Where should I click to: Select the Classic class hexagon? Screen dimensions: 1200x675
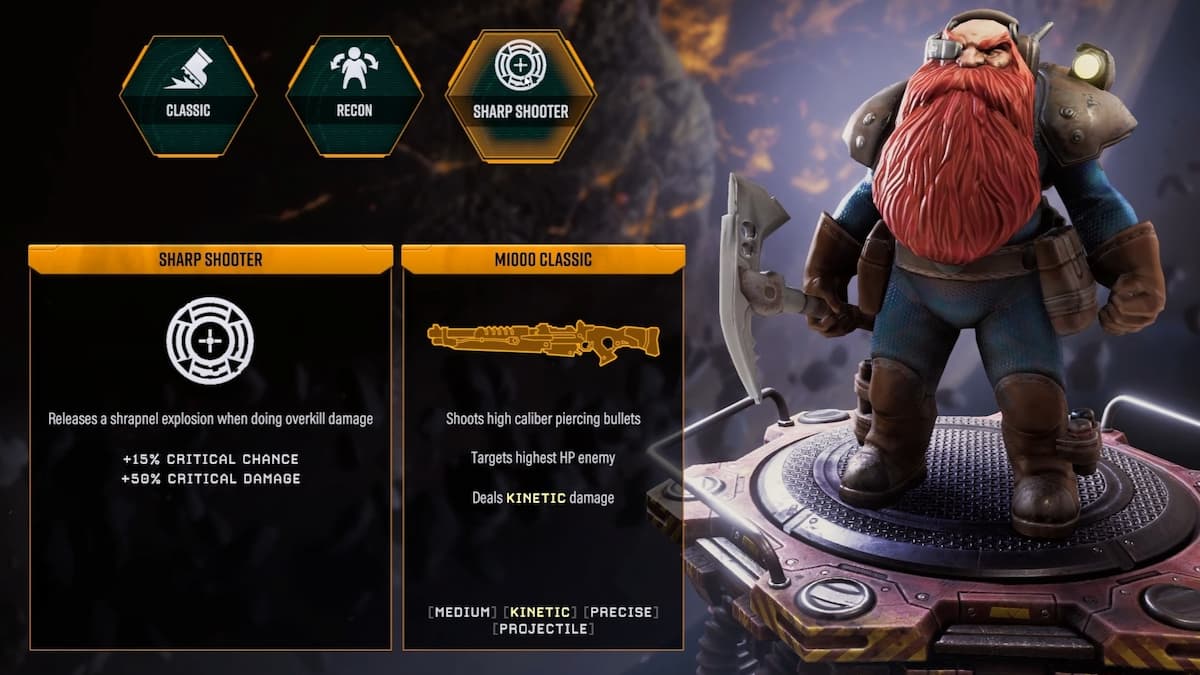point(188,96)
